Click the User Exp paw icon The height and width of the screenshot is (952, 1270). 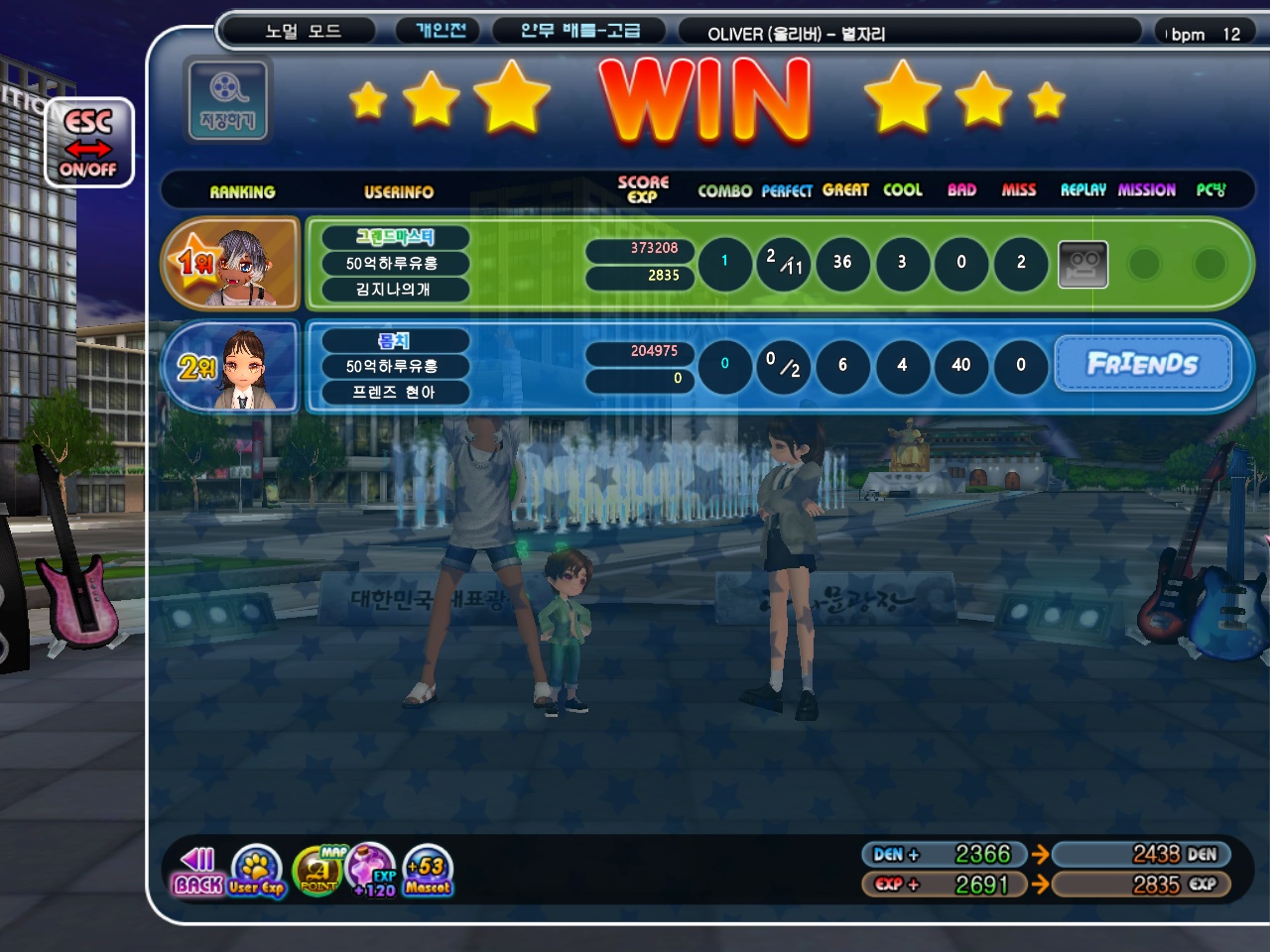click(x=256, y=871)
